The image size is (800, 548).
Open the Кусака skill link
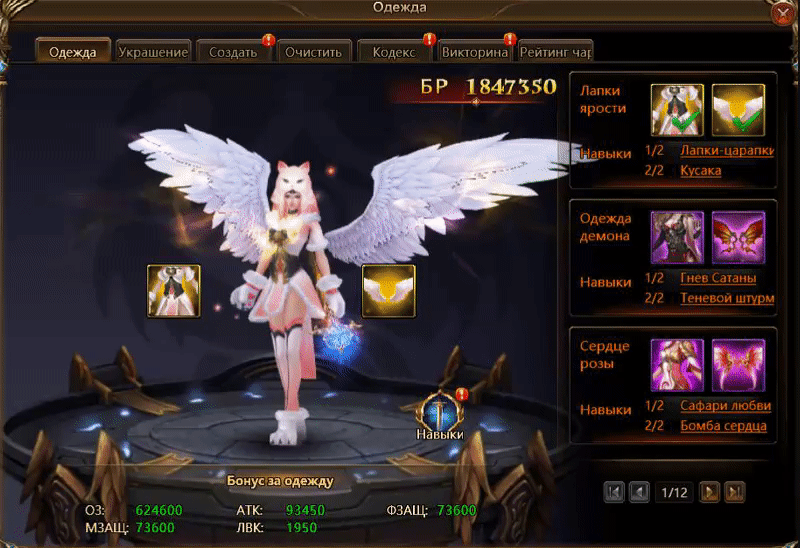tap(700, 171)
